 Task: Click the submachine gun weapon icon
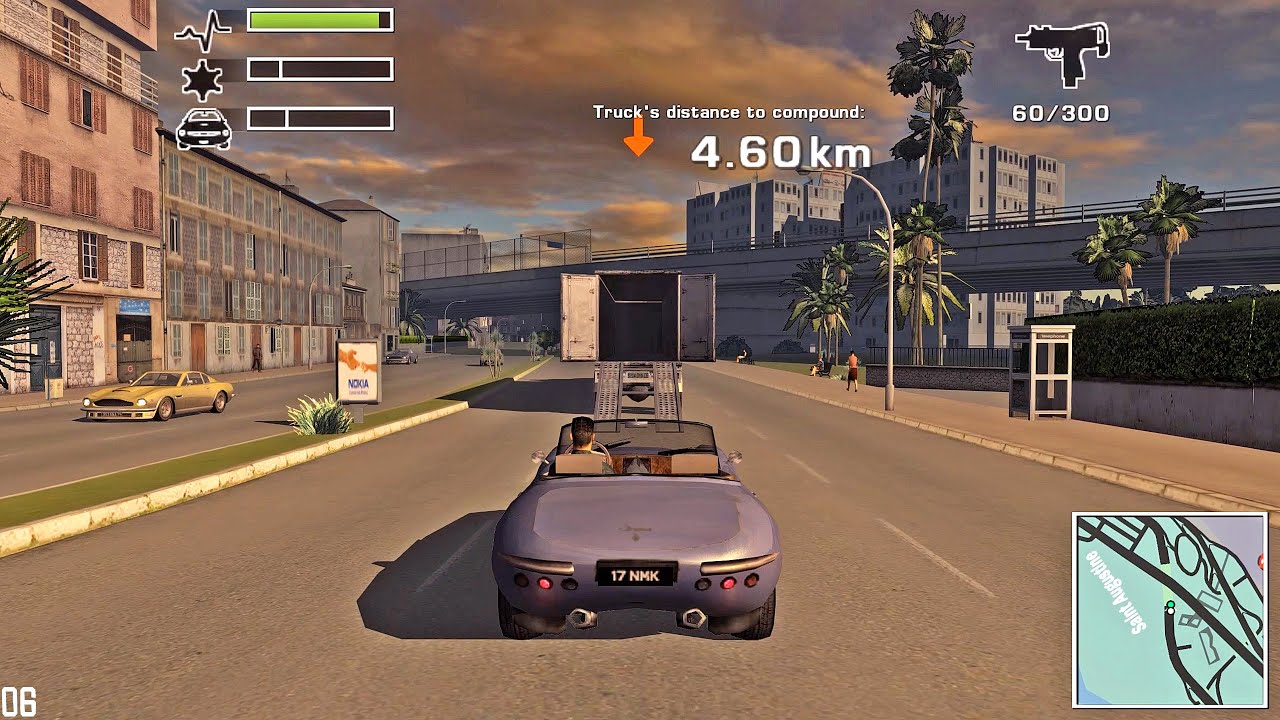click(x=1062, y=51)
